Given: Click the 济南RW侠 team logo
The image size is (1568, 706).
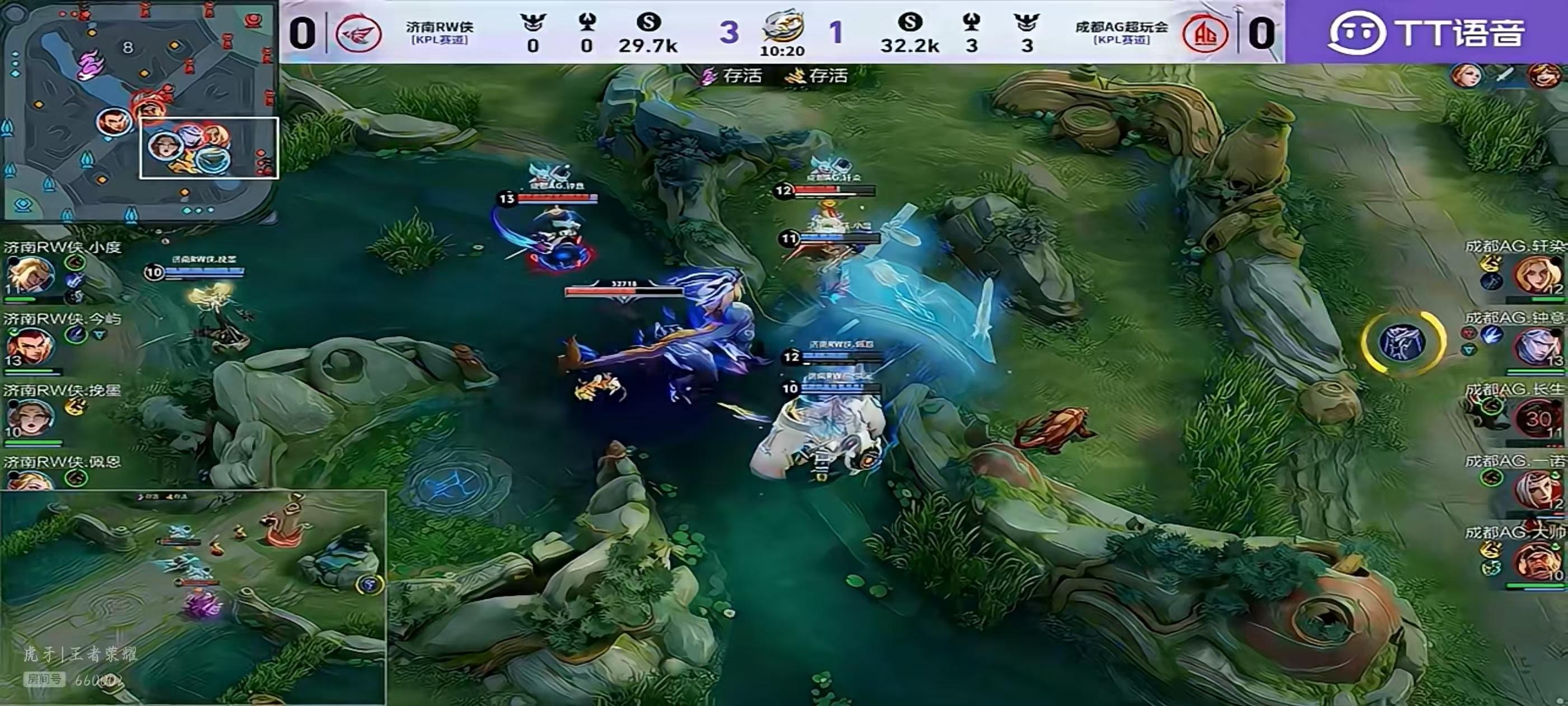Looking at the screenshot, I should tap(358, 33).
